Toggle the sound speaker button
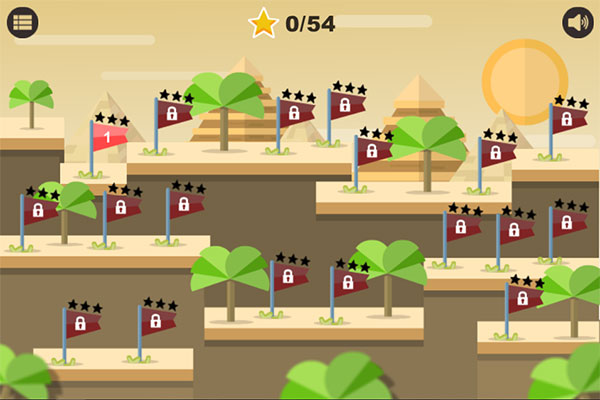This screenshot has width=600, height=400. pos(579,22)
